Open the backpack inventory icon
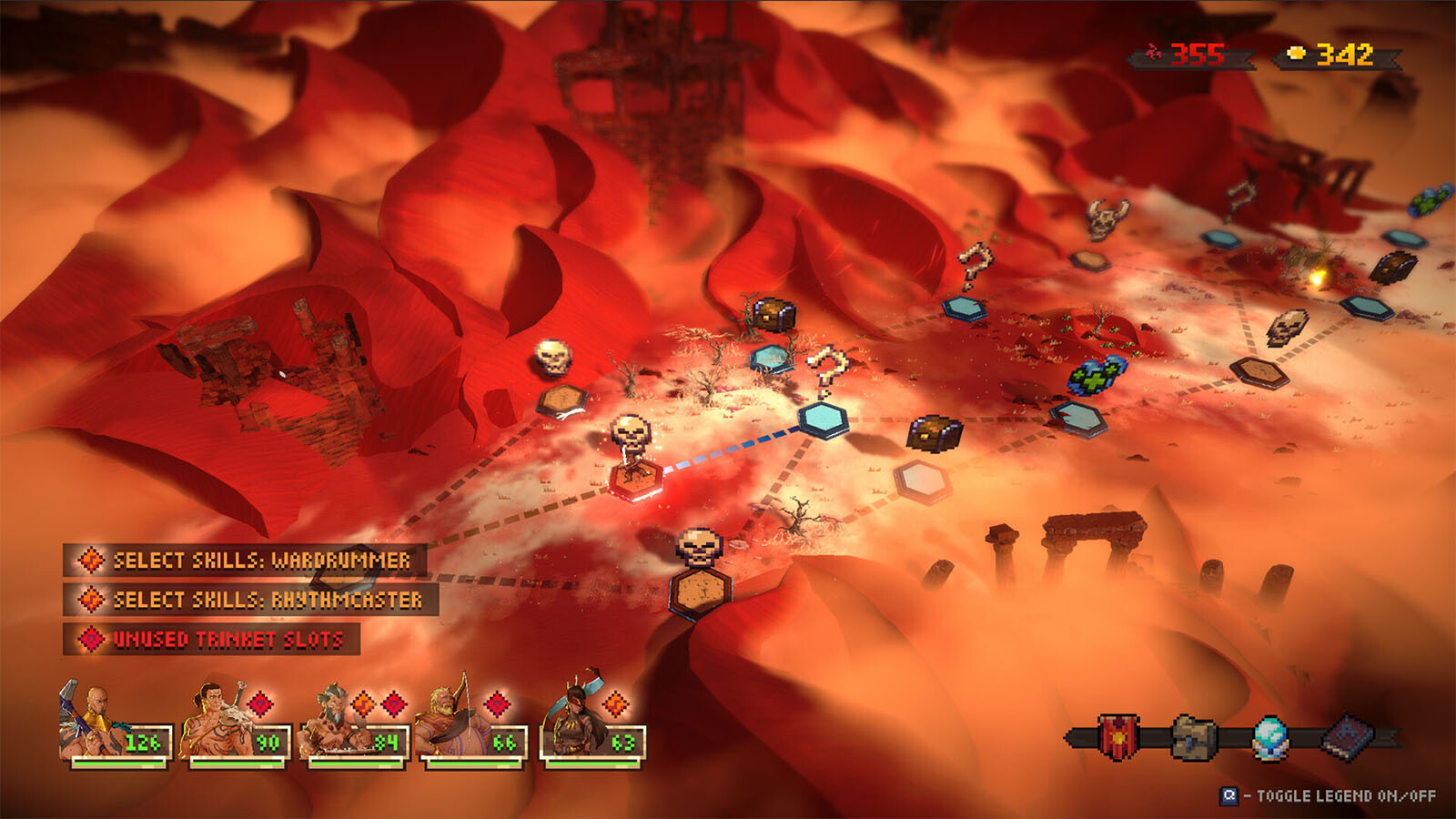The width and height of the screenshot is (1456, 819). point(1193,736)
